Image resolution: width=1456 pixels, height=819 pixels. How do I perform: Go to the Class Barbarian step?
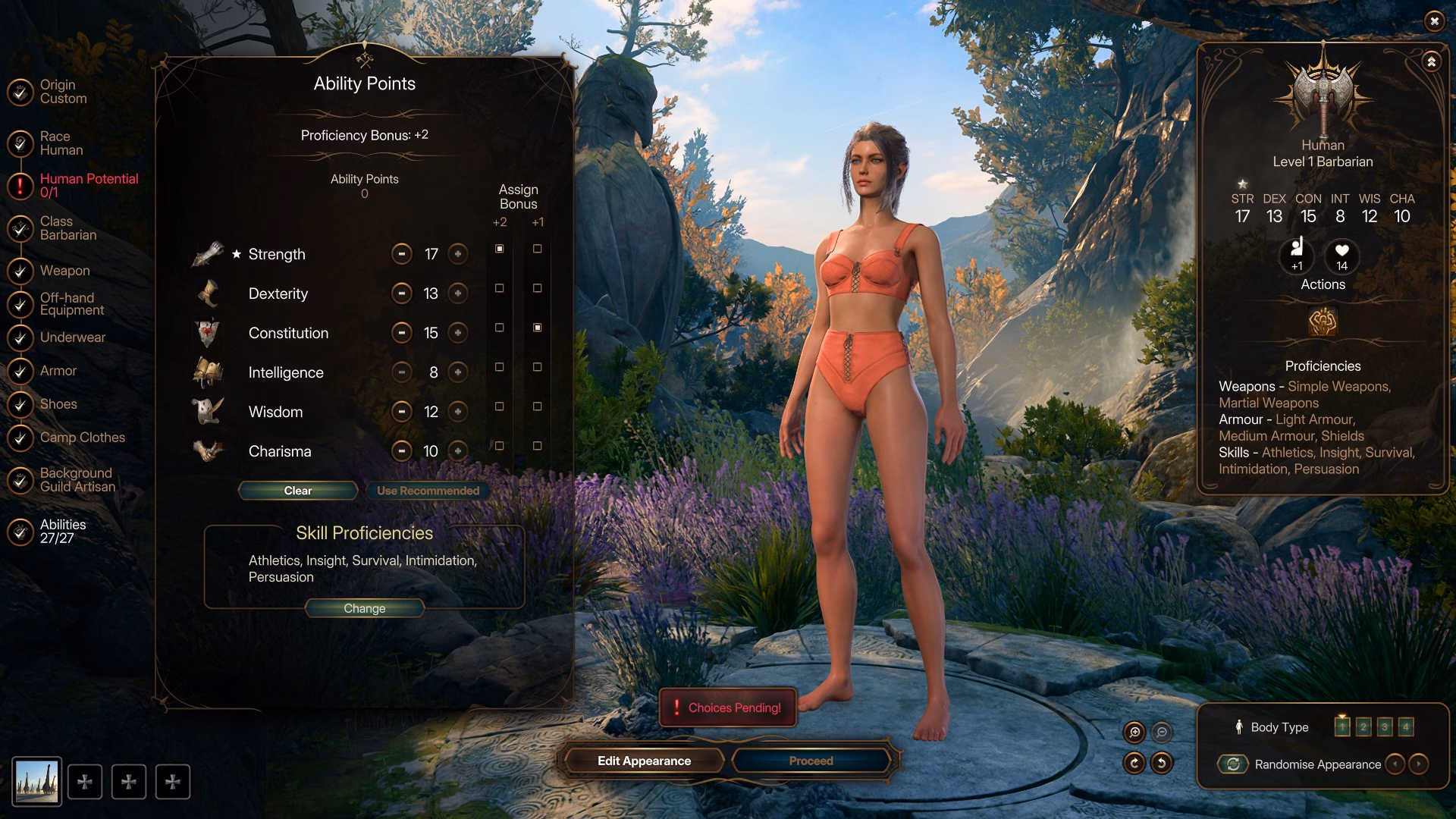(x=68, y=228)
